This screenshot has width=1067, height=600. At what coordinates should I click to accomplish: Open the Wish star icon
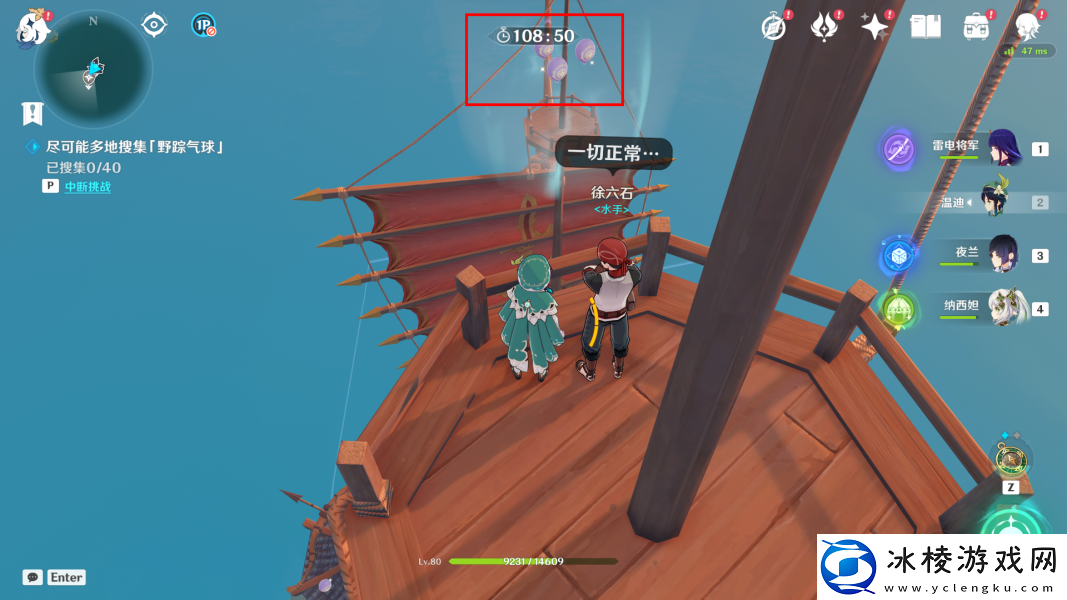[875, 27]
